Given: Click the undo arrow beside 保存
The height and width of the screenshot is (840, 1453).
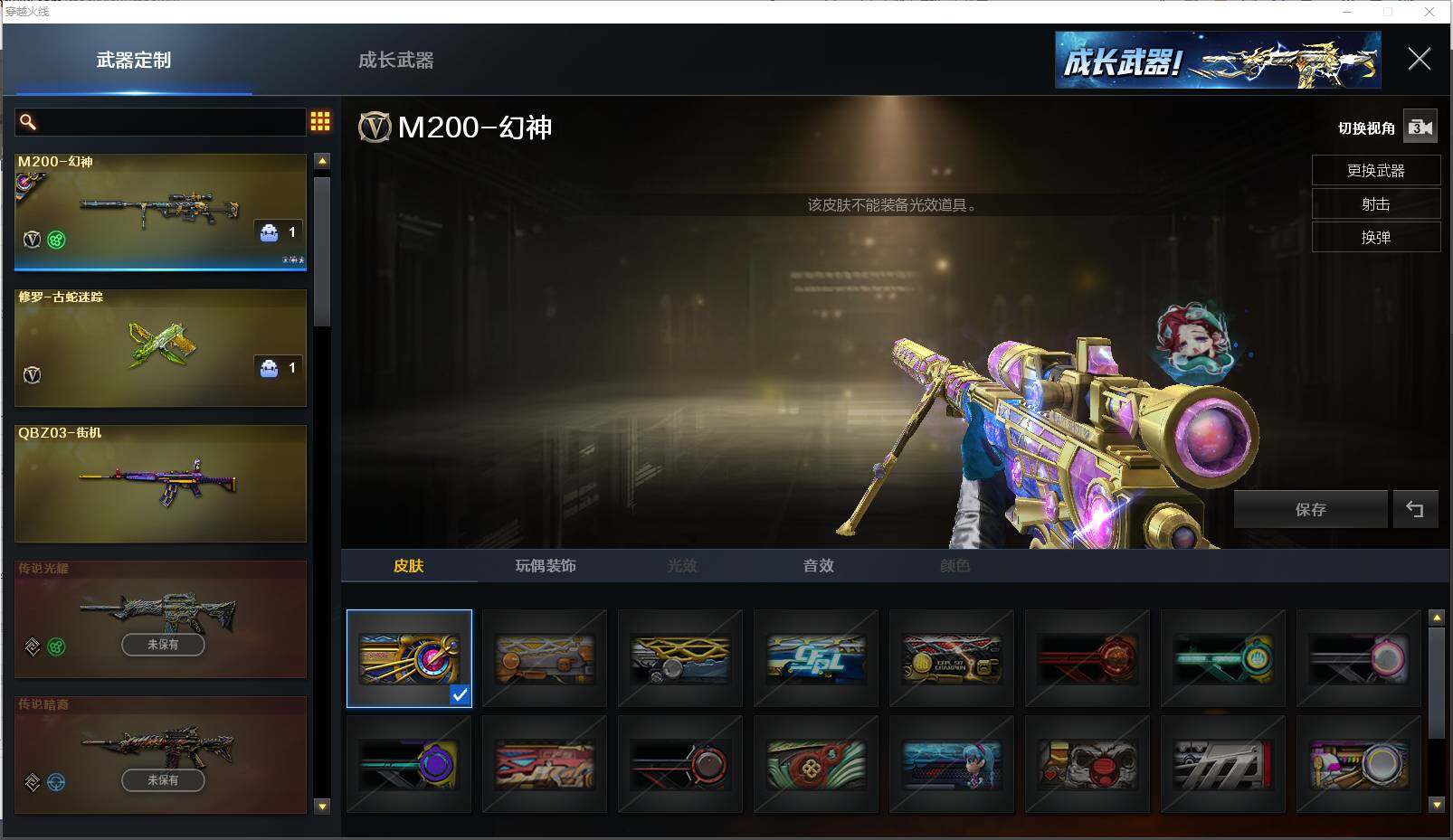Looking at the screenshot, I should (x=1415, y=510).
